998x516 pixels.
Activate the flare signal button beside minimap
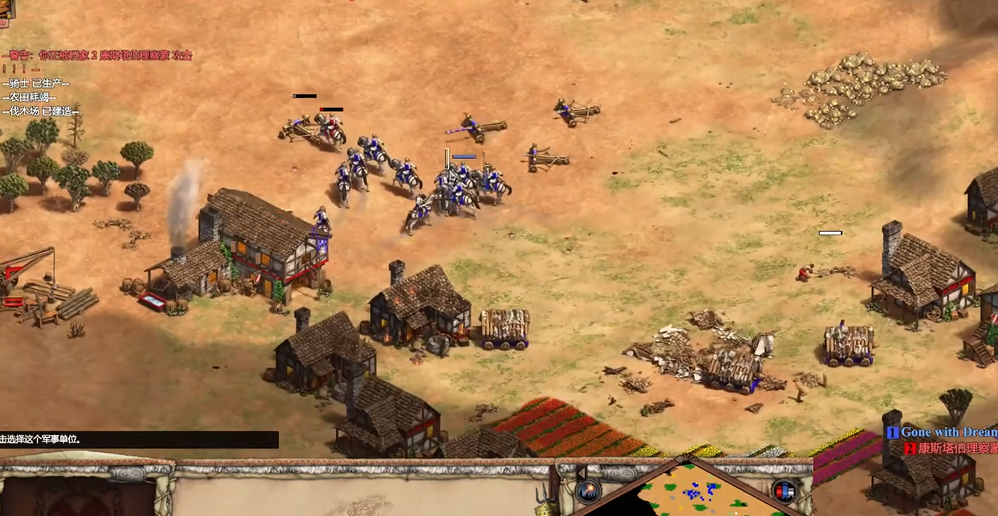(588, 491)
